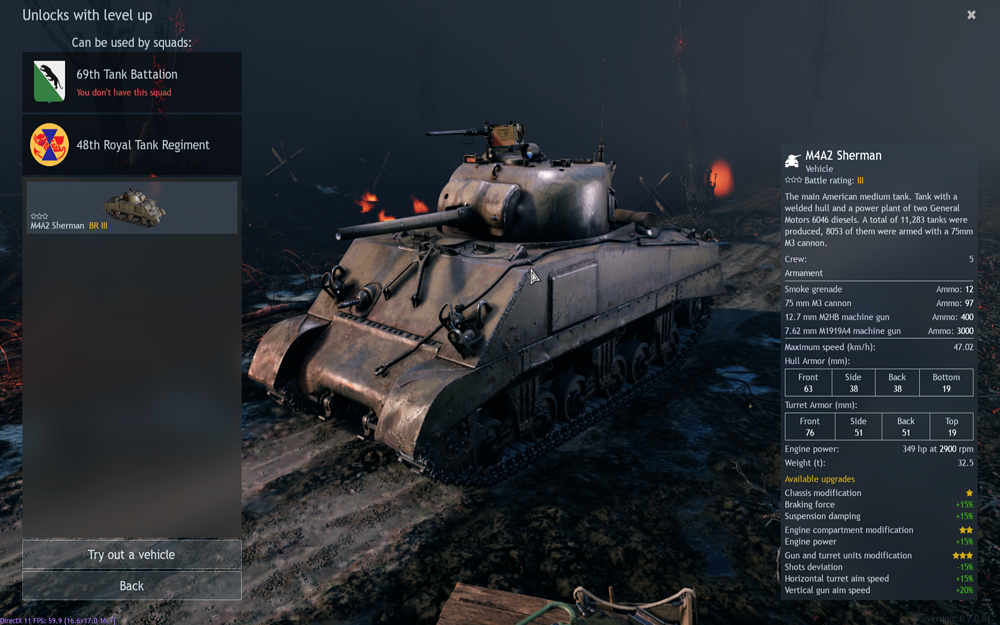Close the unlock window with the X
Image resolution: width=1000 pixels, height=625 pixels.
click(971, 15)
